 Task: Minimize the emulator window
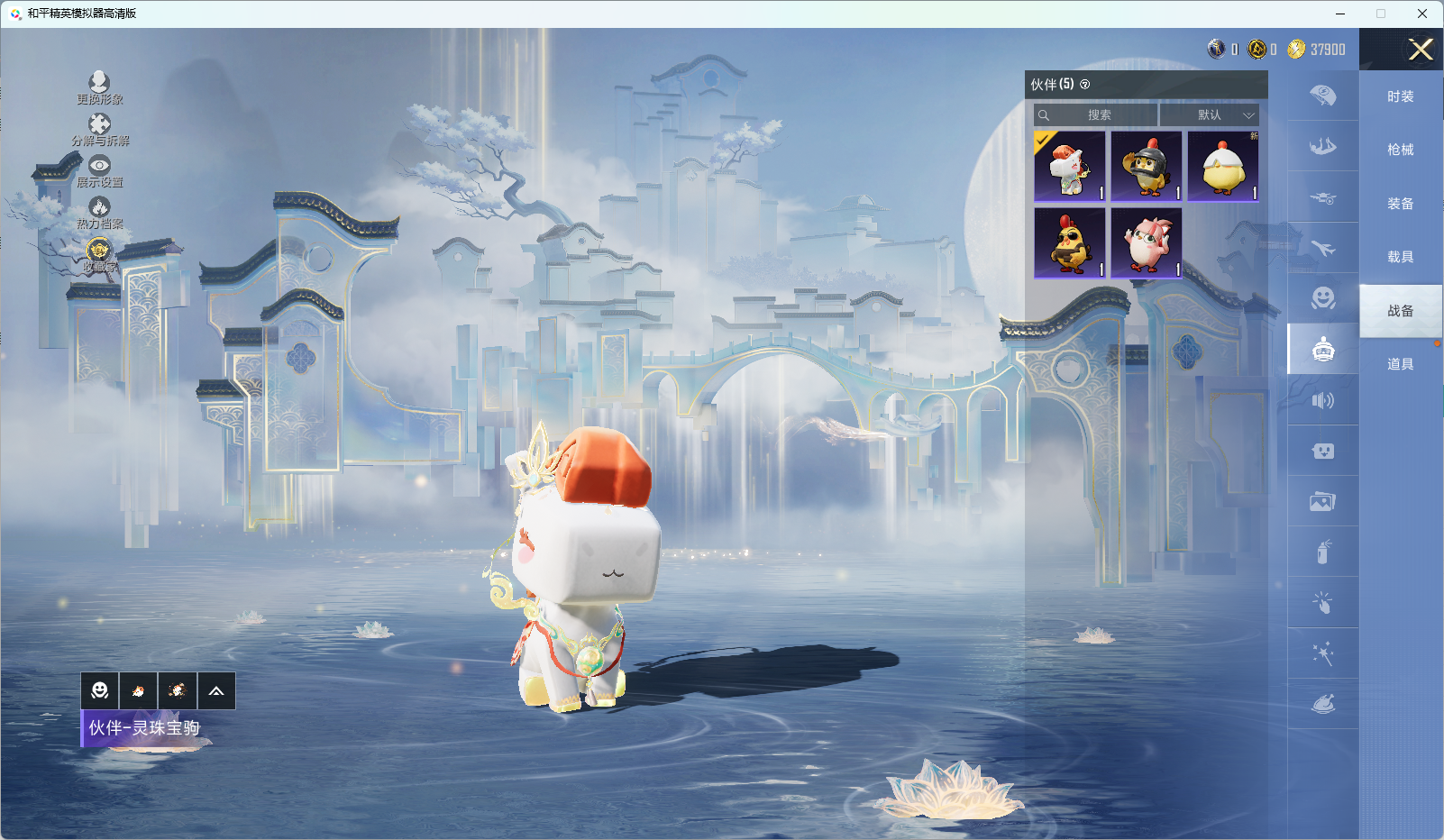click(1340, 14)
